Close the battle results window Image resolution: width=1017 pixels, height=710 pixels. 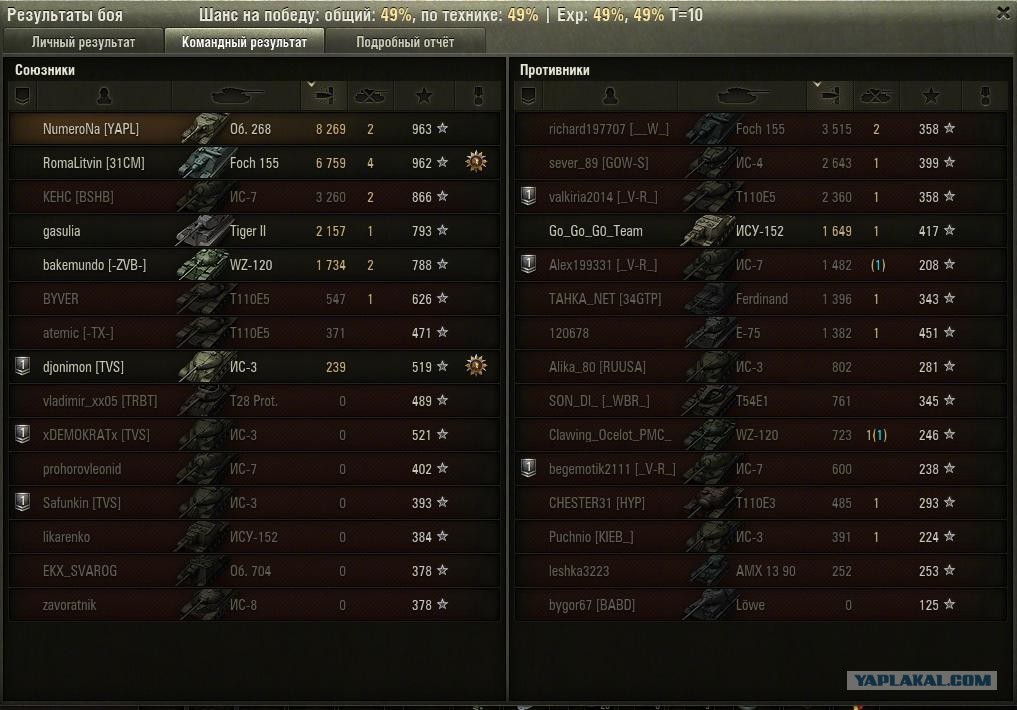point(1003,13)
